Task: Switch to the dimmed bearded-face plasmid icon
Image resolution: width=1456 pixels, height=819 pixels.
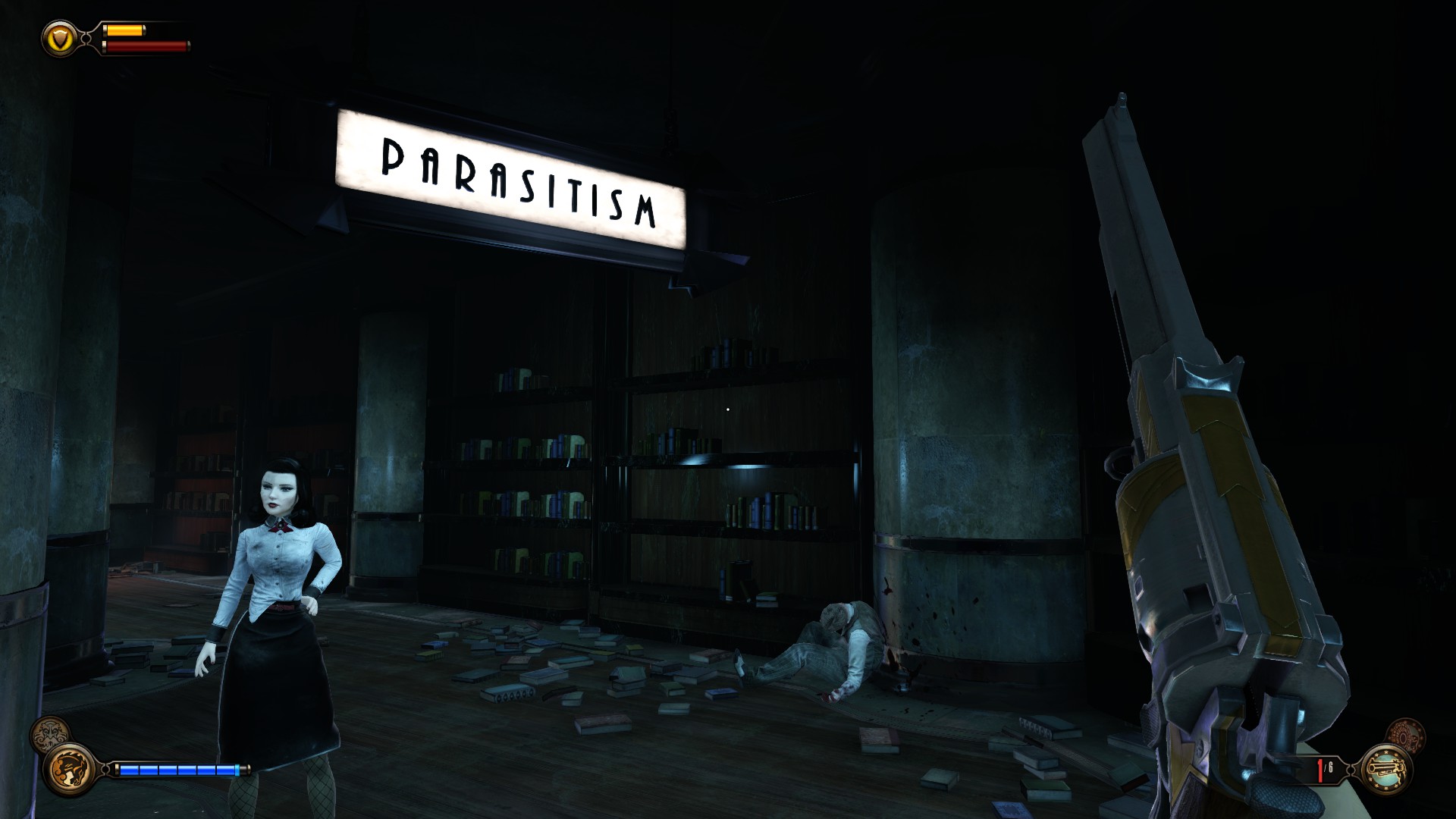Action: (x=49, y=735)
